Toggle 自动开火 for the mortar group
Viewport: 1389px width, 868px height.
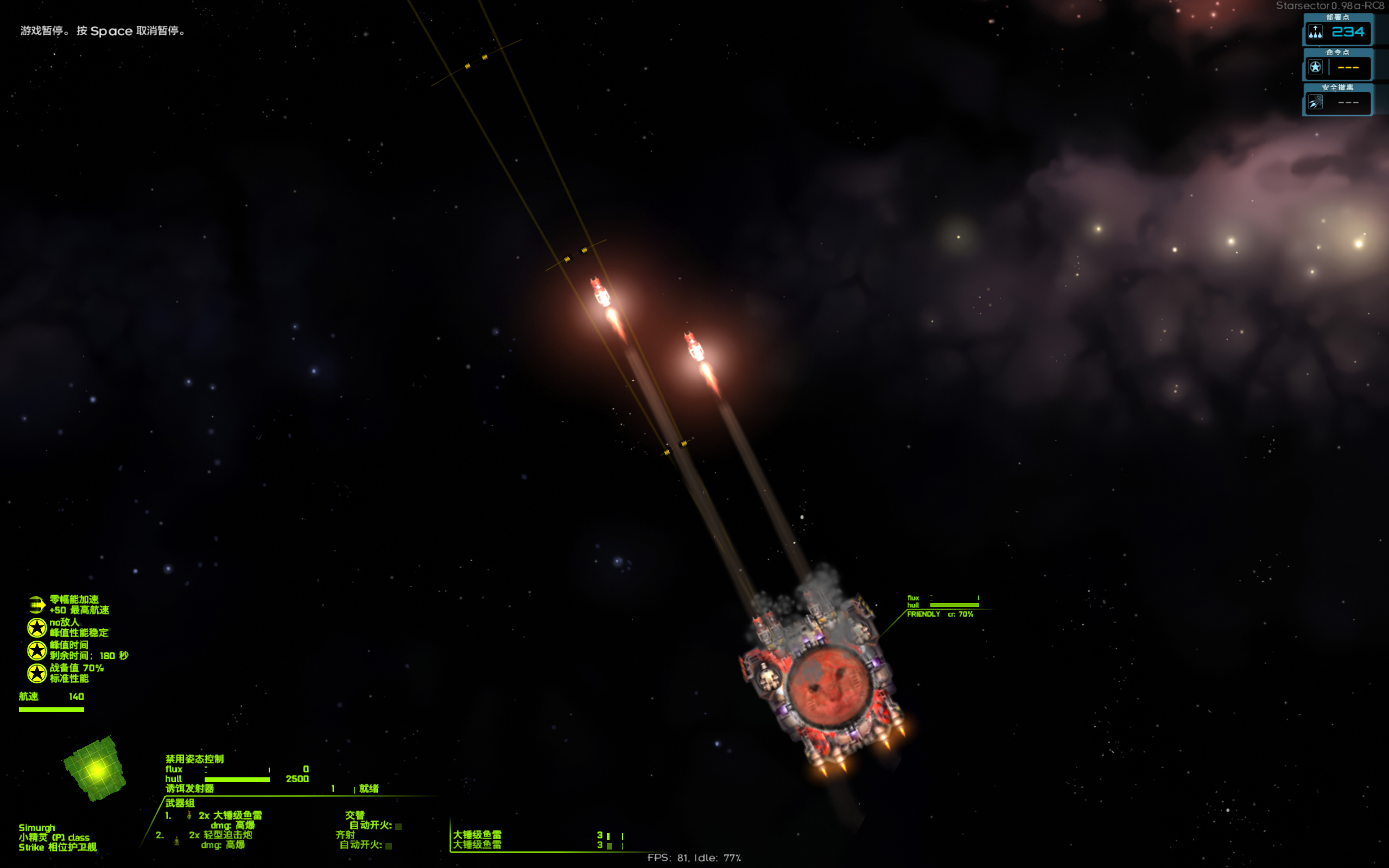[389, 846]
